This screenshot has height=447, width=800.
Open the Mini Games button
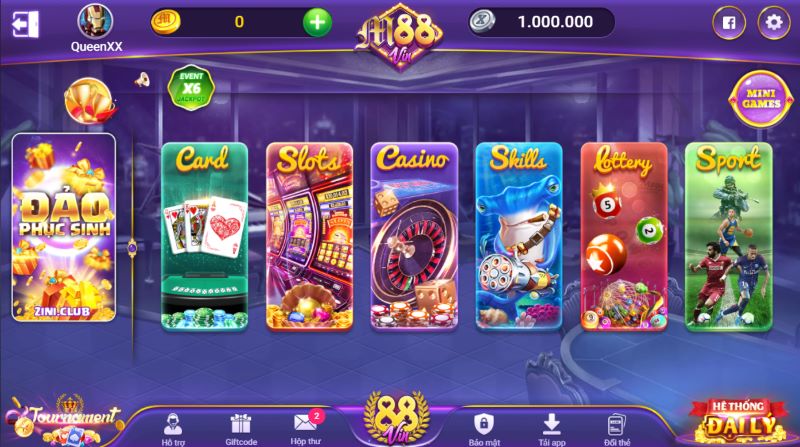point(760,100)
